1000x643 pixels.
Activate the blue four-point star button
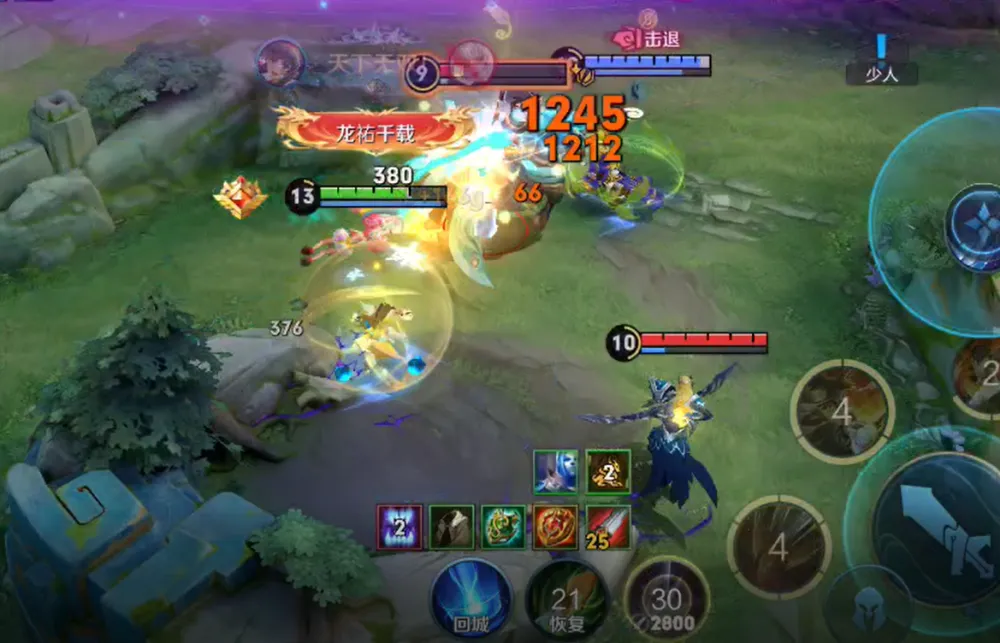975,227
